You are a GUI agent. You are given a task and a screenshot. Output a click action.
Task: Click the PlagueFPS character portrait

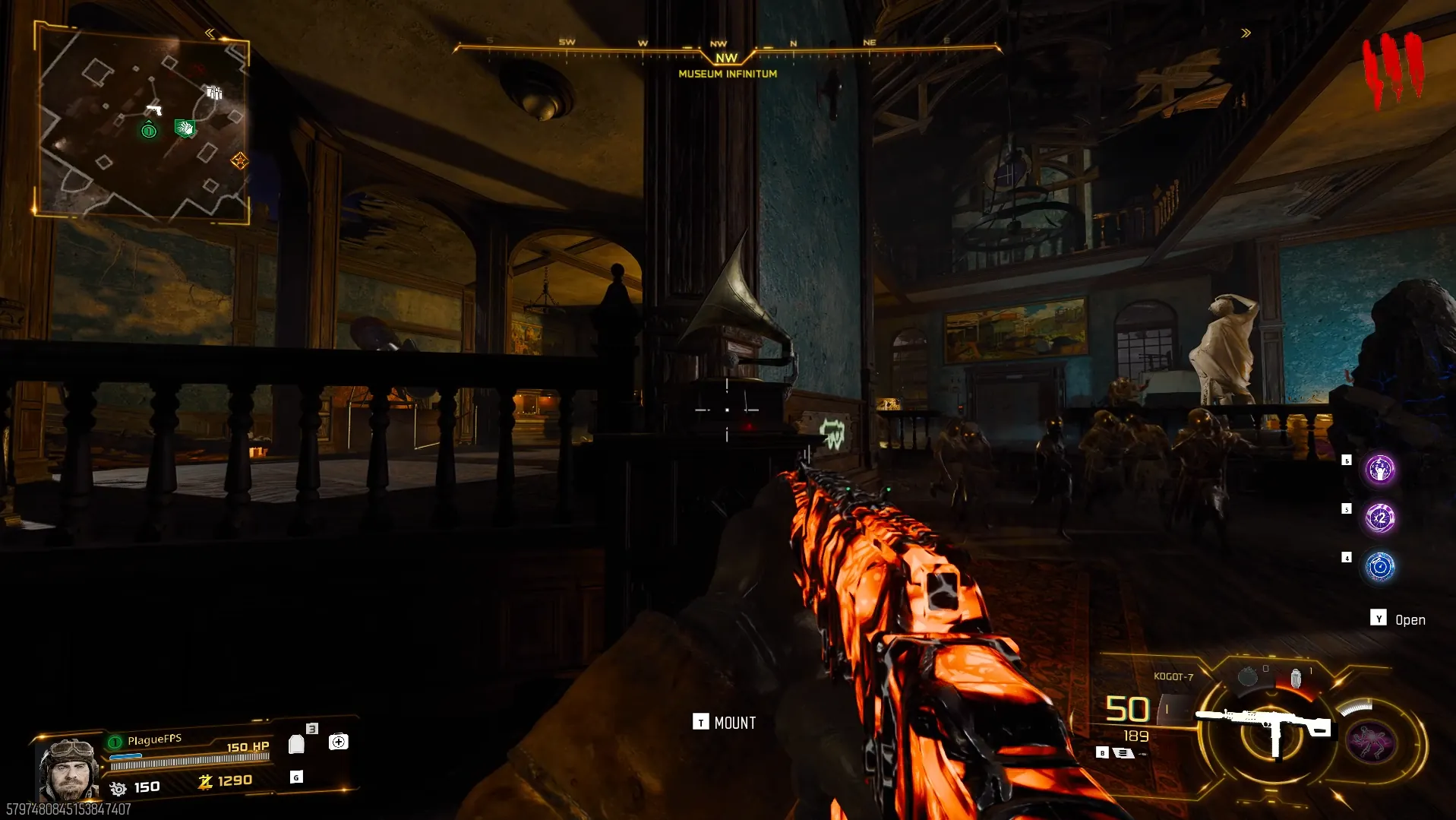point(68,769)
